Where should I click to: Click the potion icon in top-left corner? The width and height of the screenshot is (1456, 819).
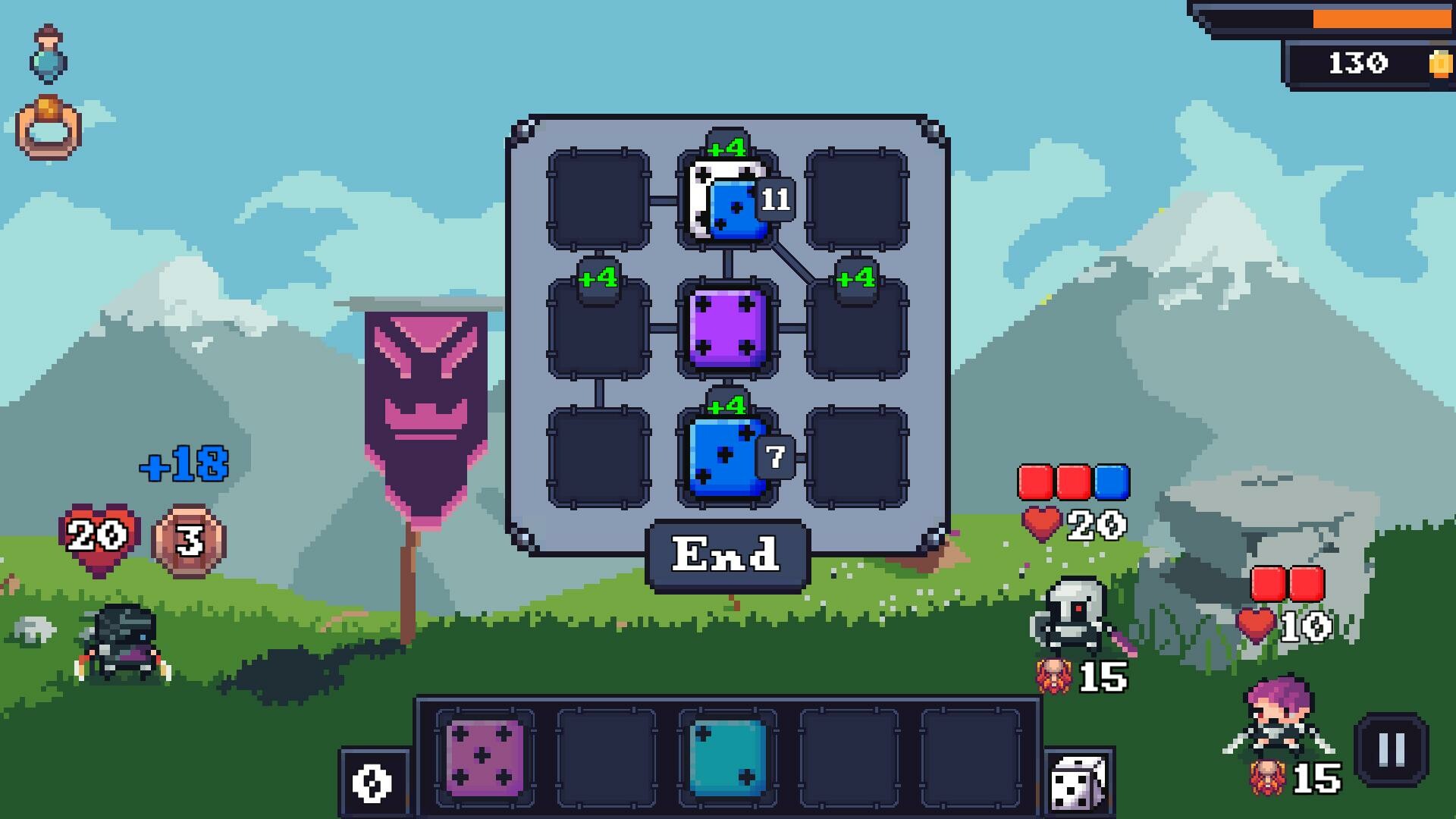coord(47,53)
